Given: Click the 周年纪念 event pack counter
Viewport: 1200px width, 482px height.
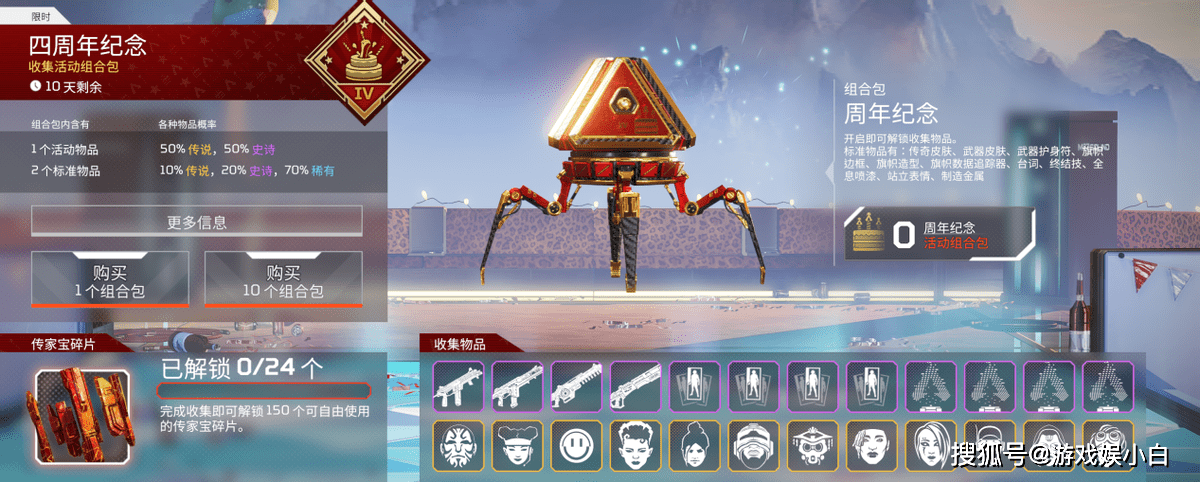Looking at the screenshot, I should tap(939, 234).
